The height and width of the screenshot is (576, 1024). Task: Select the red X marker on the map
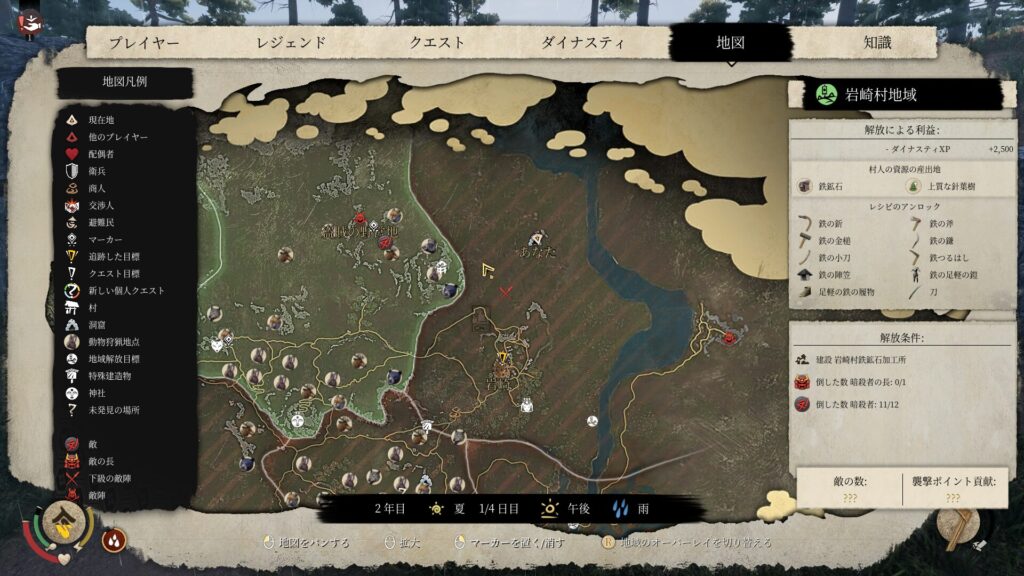pos(507,291)
